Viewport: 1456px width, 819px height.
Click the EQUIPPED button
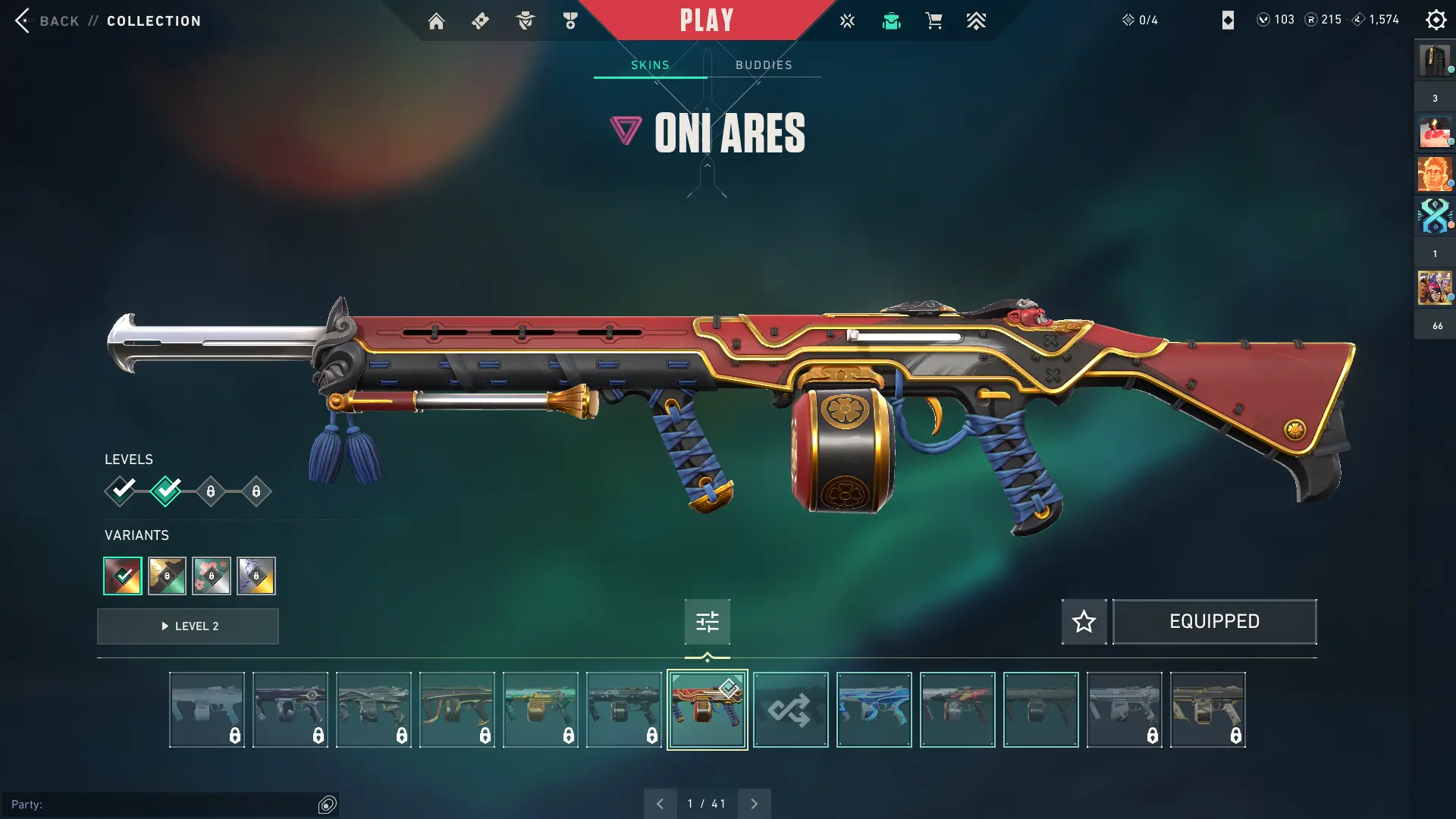[x=1214, y=622]
